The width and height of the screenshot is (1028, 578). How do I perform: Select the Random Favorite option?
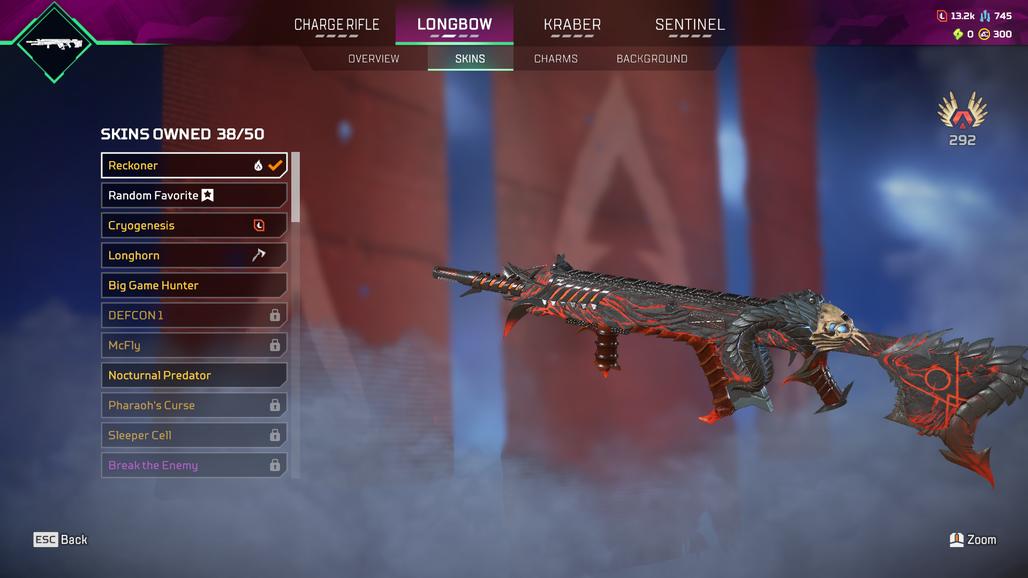pos(194,195)
